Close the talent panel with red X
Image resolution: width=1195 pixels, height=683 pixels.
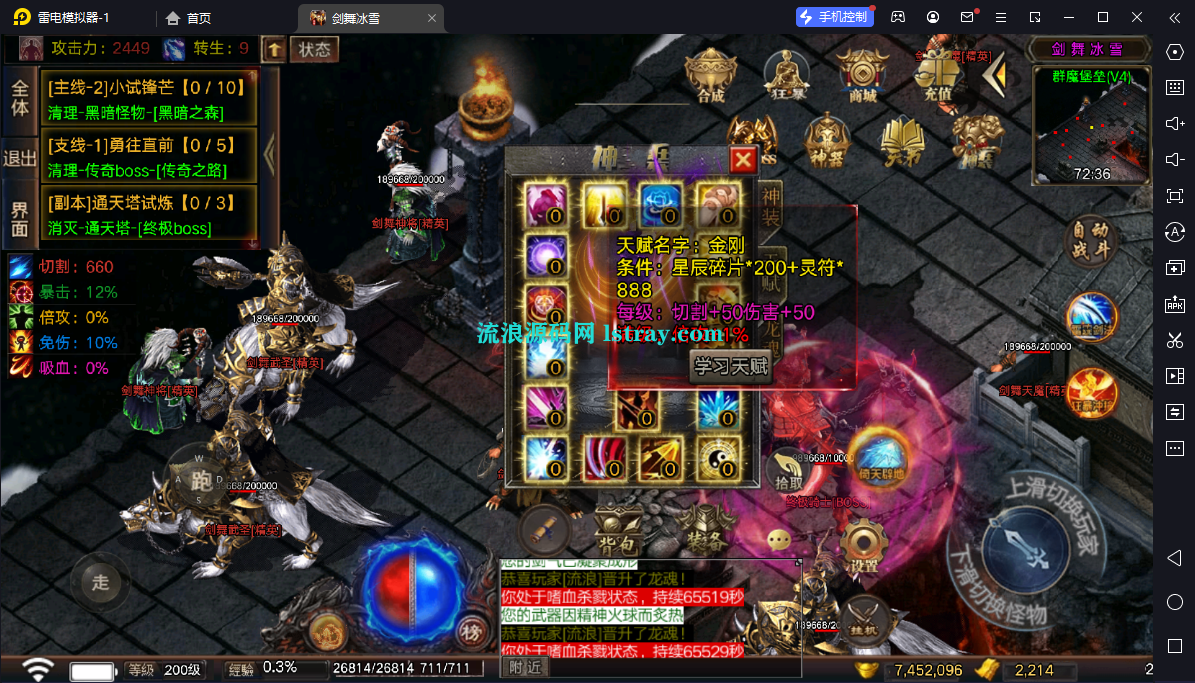pos(743,160)
